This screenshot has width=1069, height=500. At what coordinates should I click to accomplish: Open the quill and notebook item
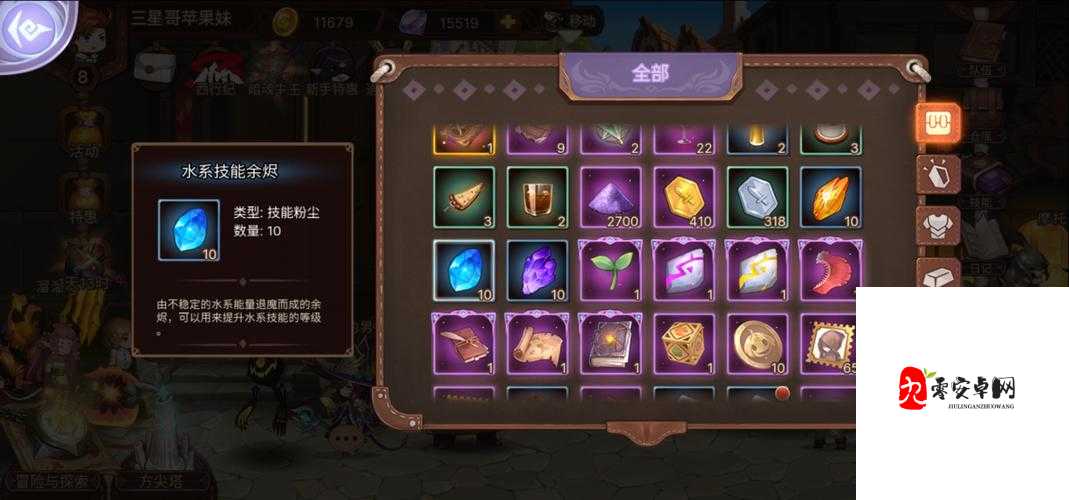pos(463,343)
